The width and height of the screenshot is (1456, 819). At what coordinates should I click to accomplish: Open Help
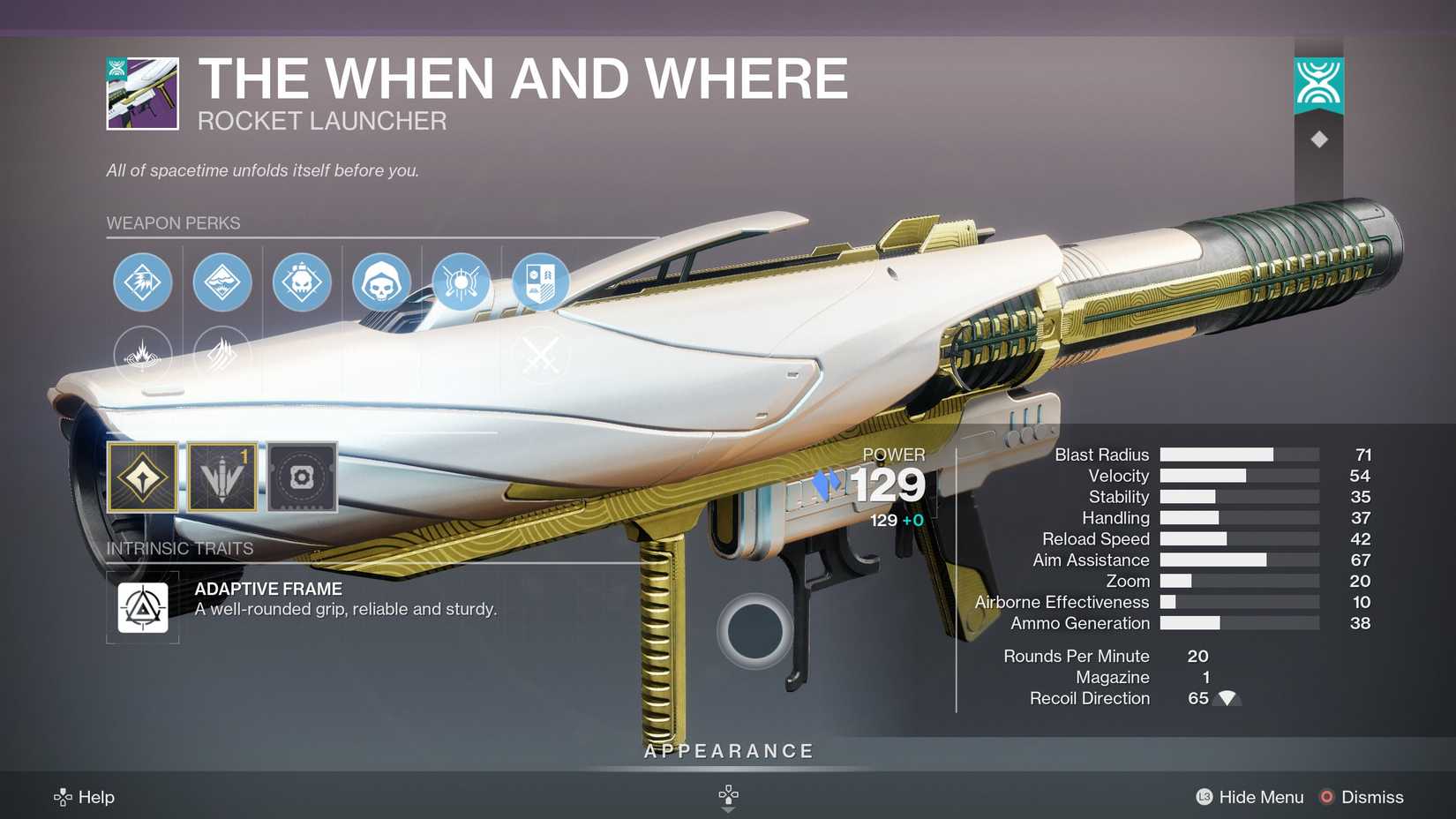(x=85, y=796)
